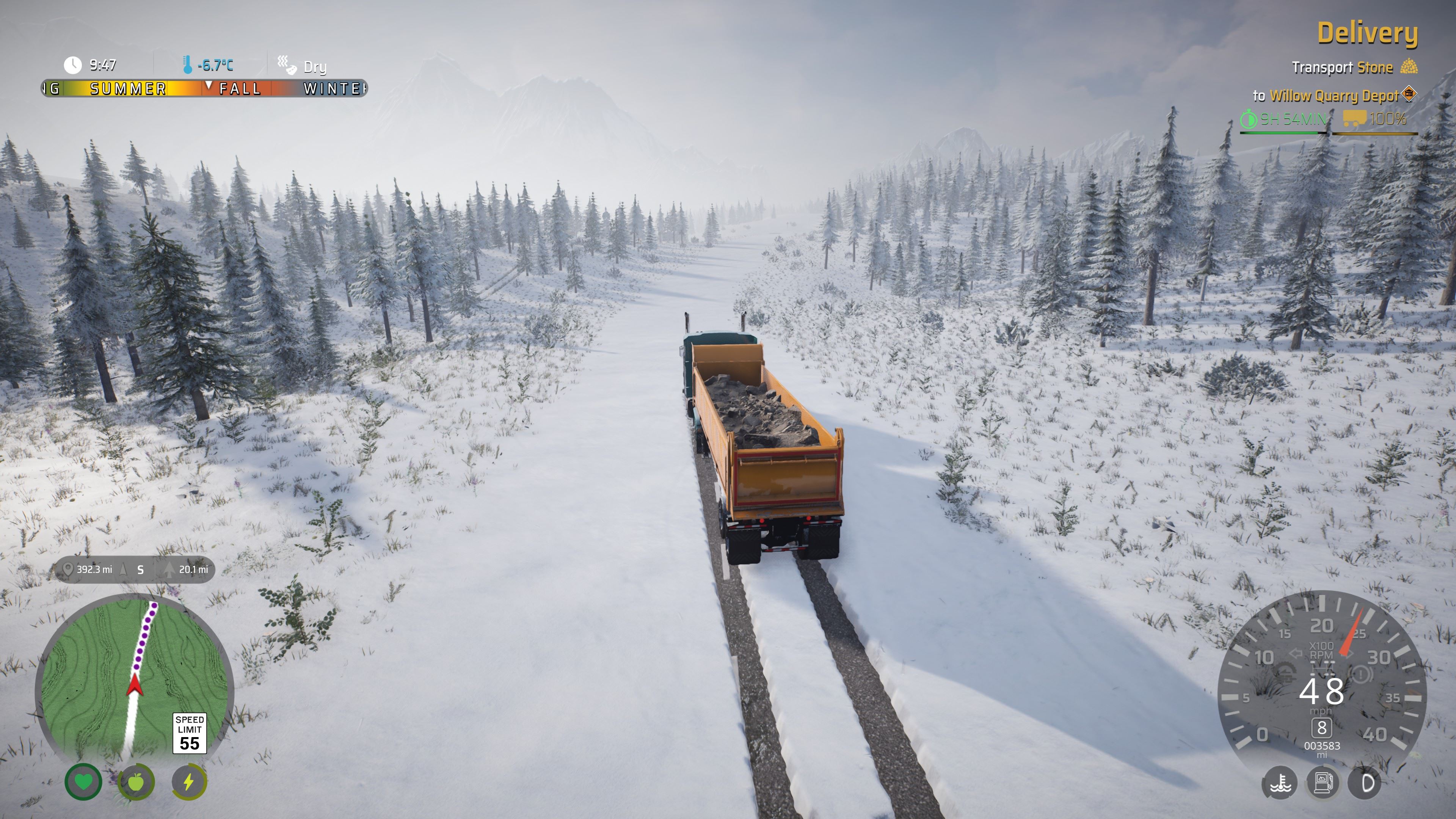Select the apple hunger icon
The height and width of the screenshot is (819, 1456).
pyautogui.click(x=136, y=782)
